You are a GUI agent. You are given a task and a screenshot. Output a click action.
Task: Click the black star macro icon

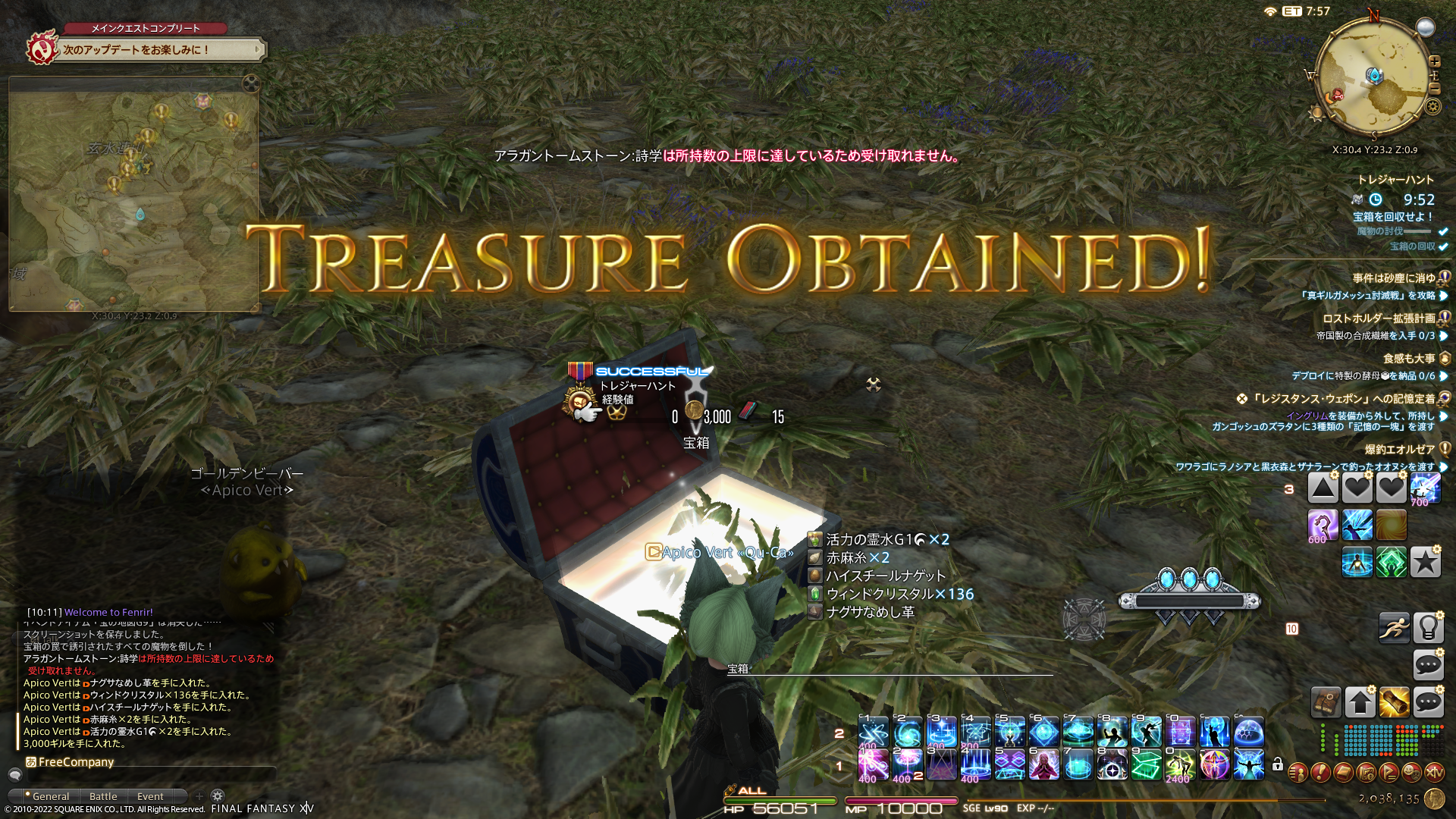[1425, 562]
